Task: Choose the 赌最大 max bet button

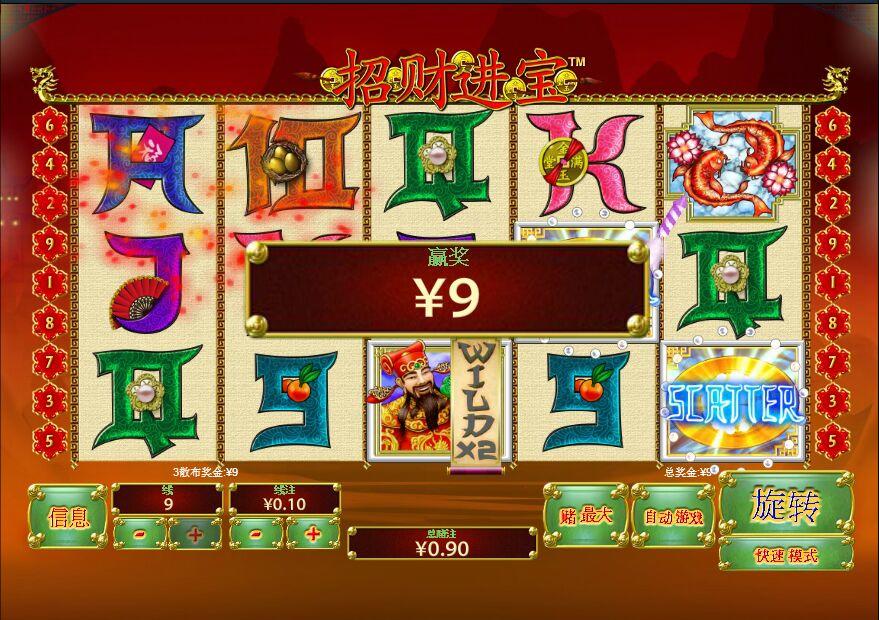Action: click(x=584, y=516)
